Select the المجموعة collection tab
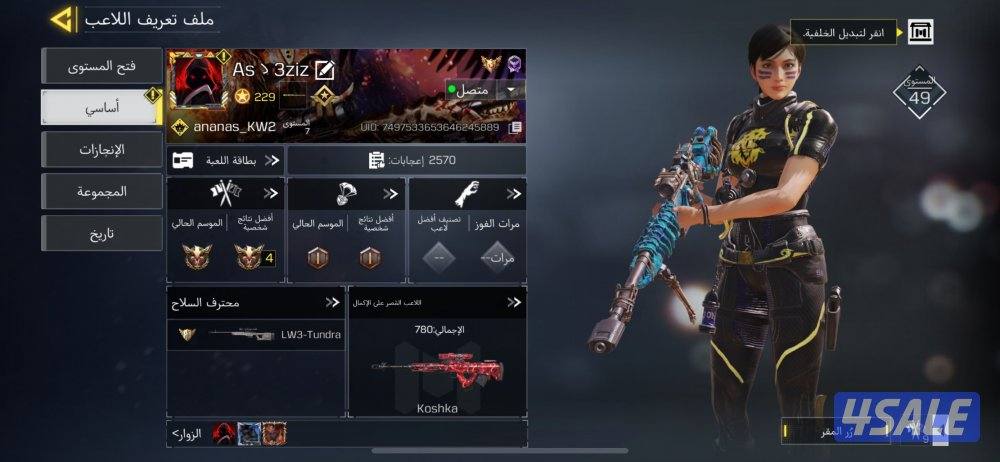Screen dimensions: 1000x462 (x=101, y=191)
